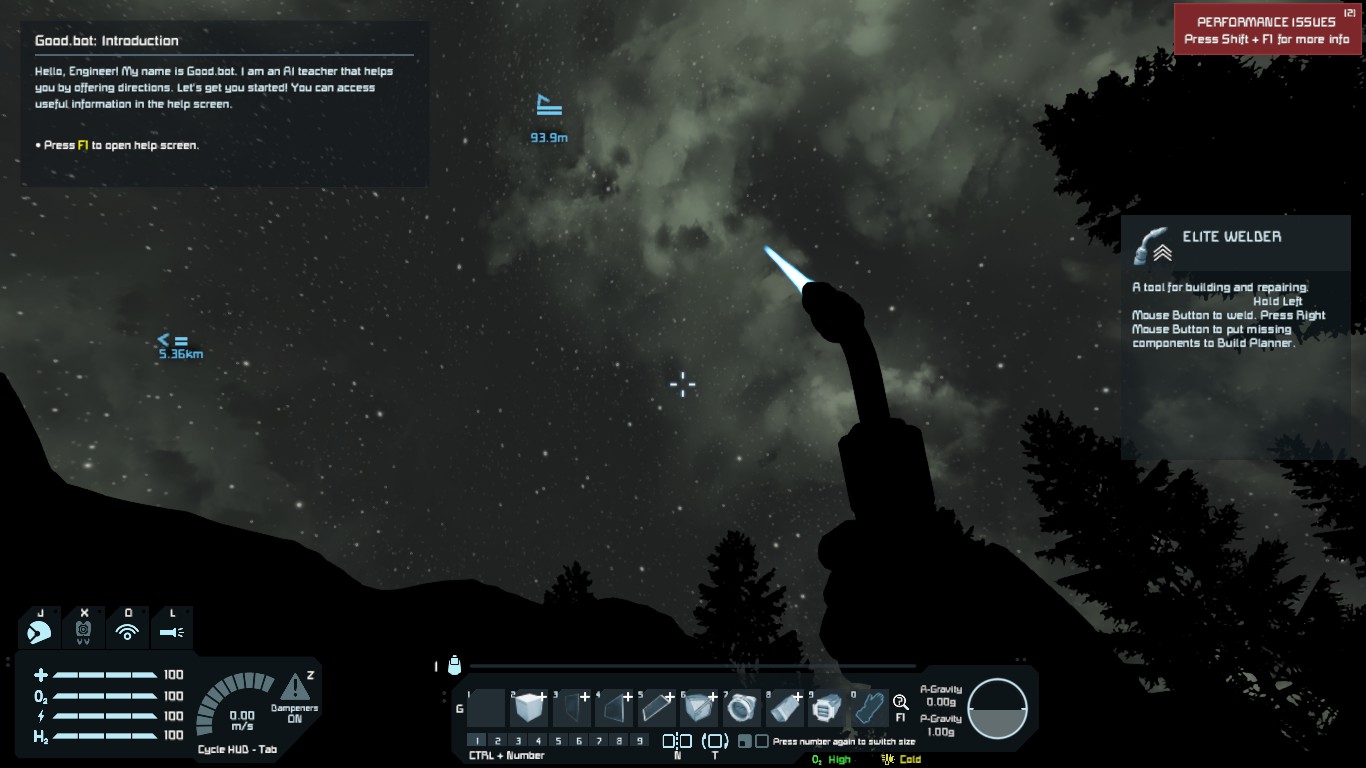Screen dimensions: 1366x768
Task: Select the sloped block in slot 8
Action: 783,708
